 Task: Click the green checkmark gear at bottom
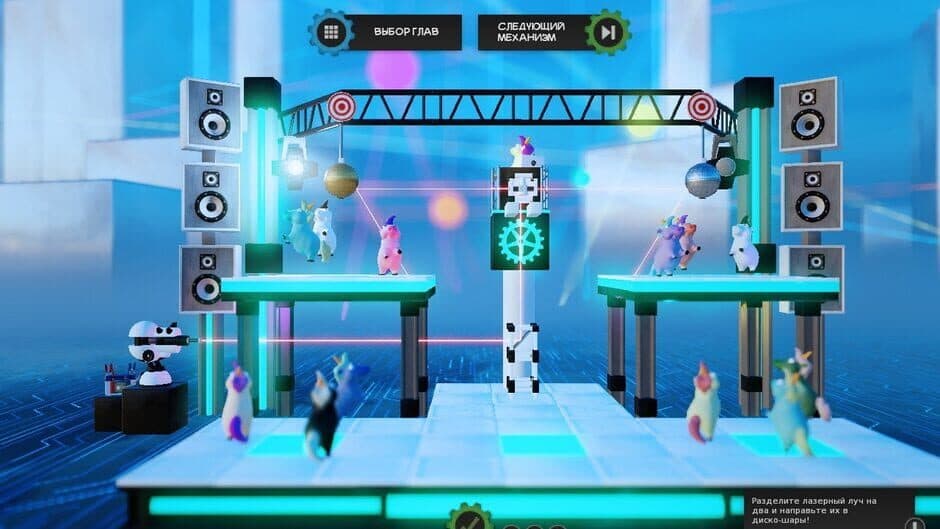point(469,520)
